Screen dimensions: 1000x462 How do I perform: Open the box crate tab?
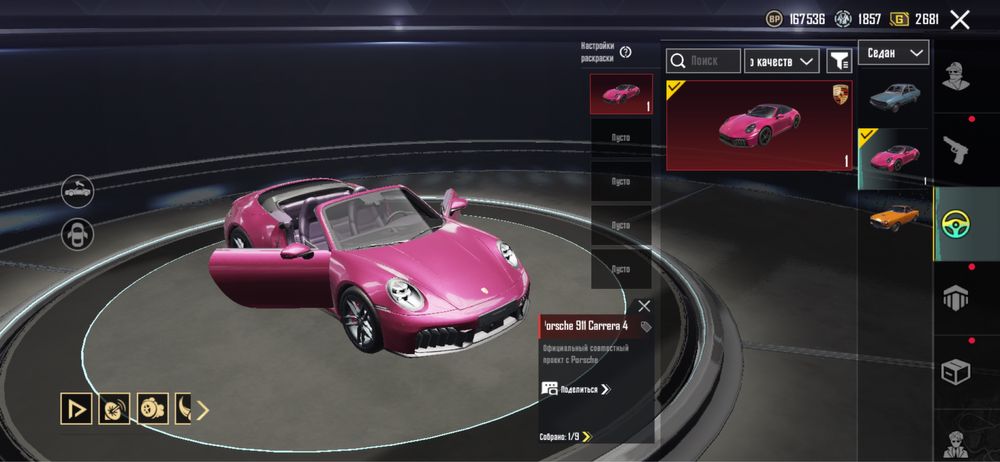coord(954,372)
